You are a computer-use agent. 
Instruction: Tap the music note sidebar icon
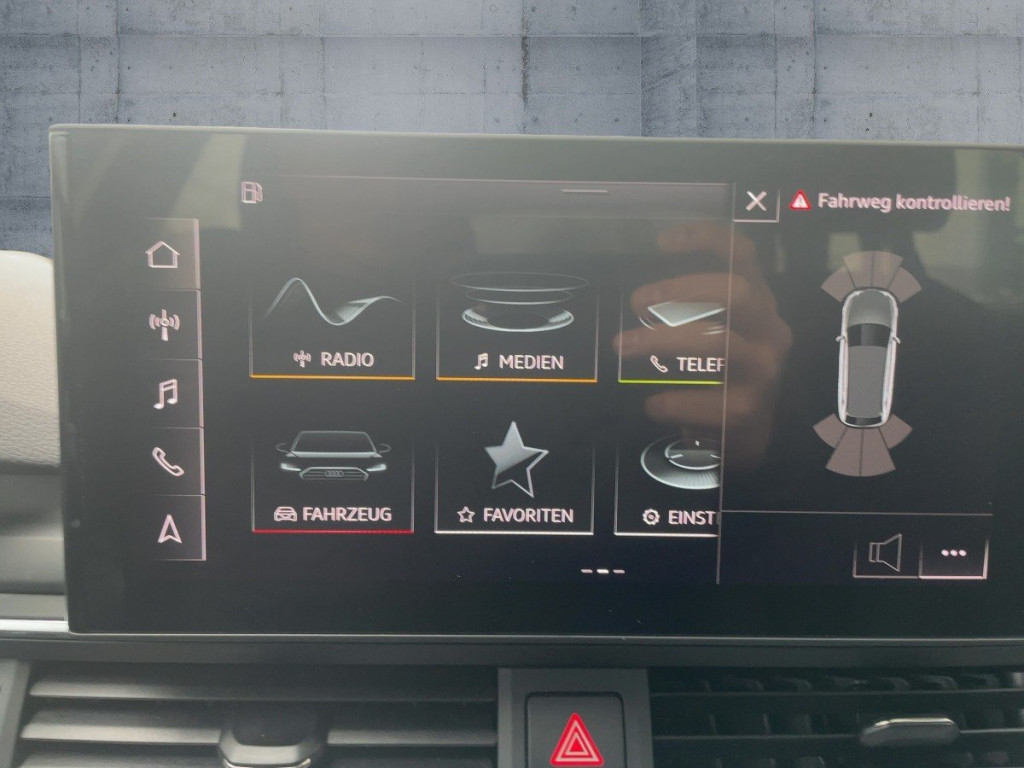[x=165, y=392]
